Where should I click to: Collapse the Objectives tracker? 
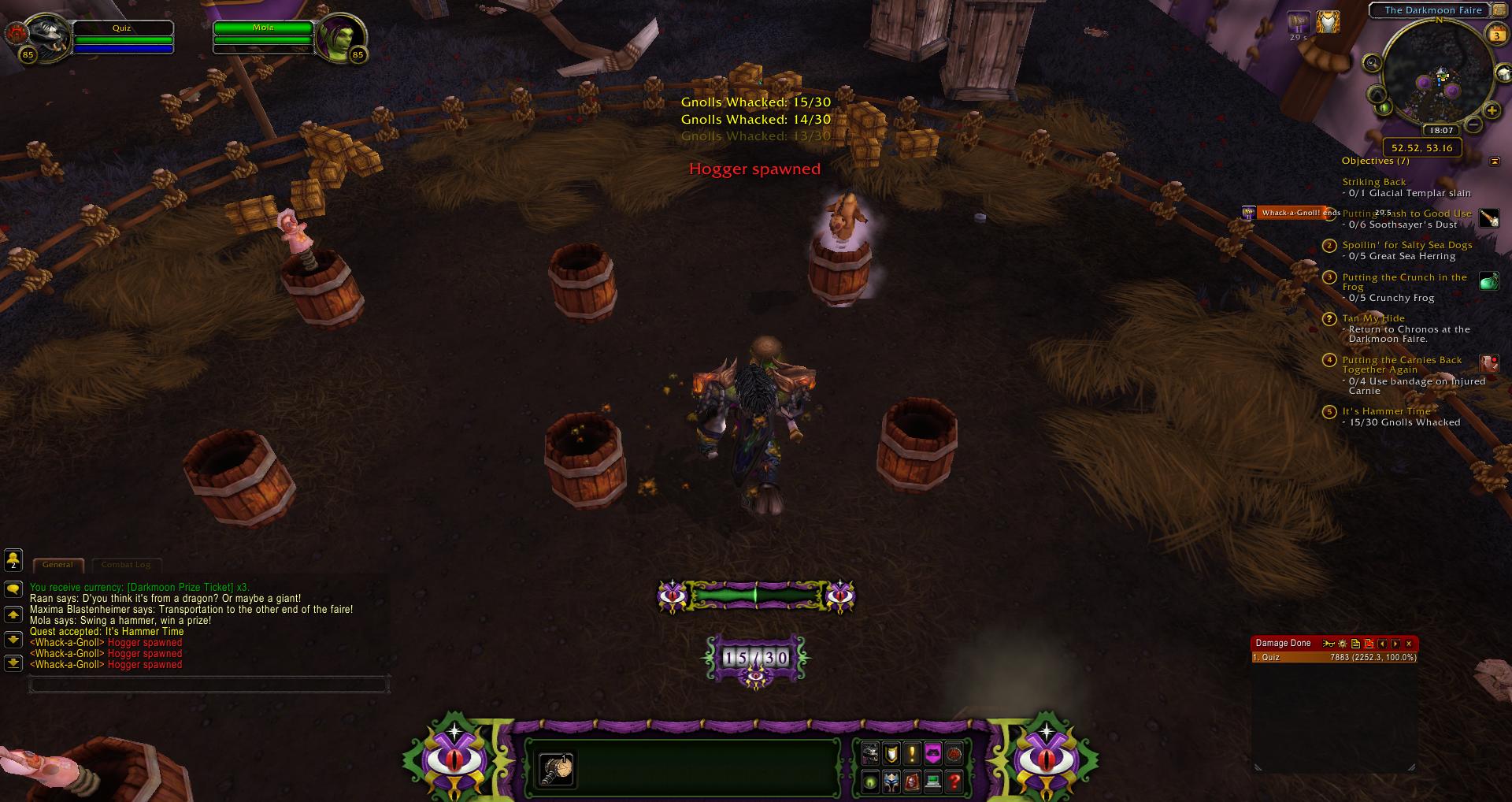coord(1495,162)
